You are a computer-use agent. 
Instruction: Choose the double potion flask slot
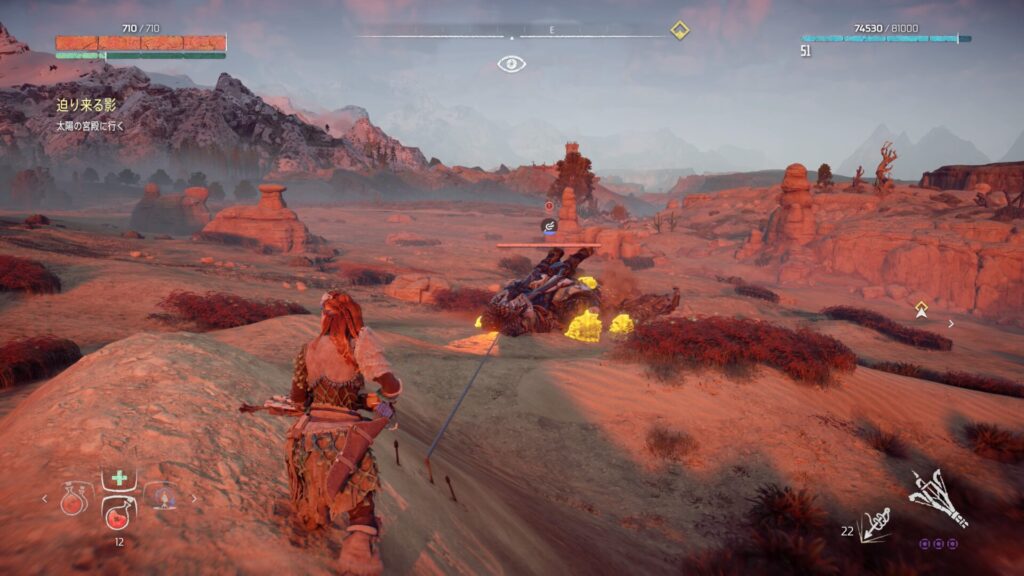coord(74,498)
